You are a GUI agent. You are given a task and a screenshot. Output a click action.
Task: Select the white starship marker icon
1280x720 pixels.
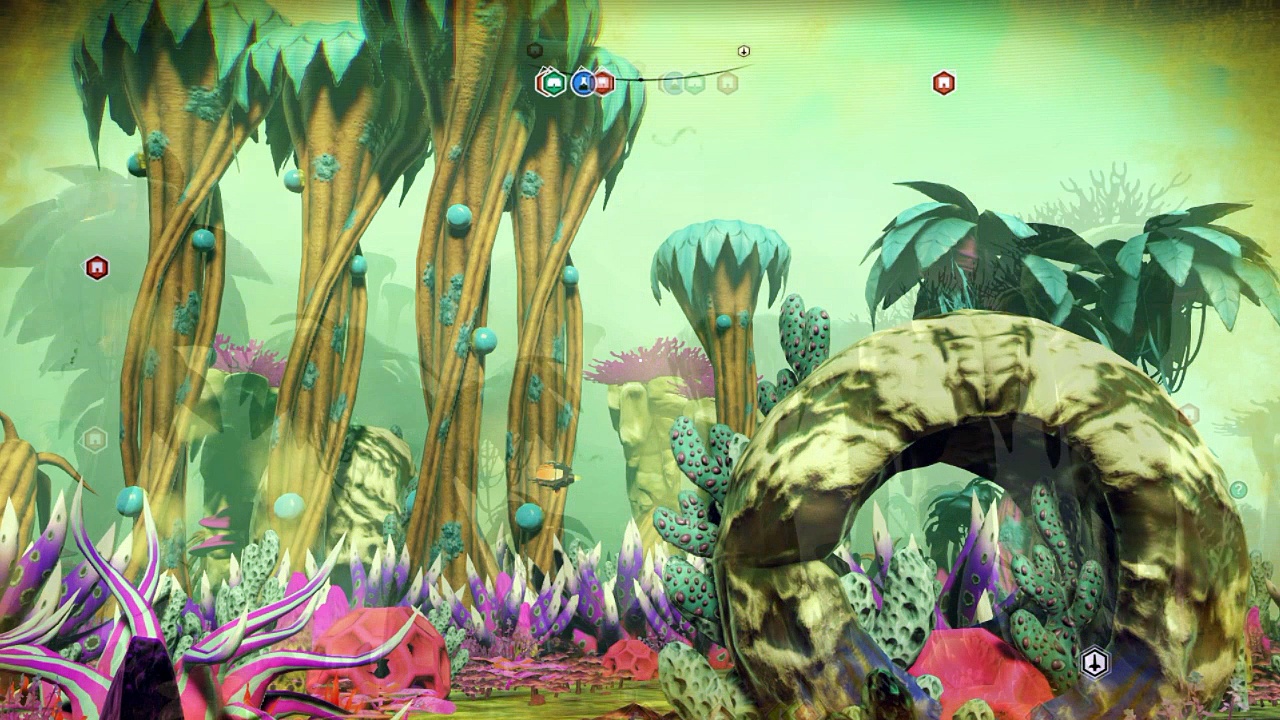[x=1096, y=662]
